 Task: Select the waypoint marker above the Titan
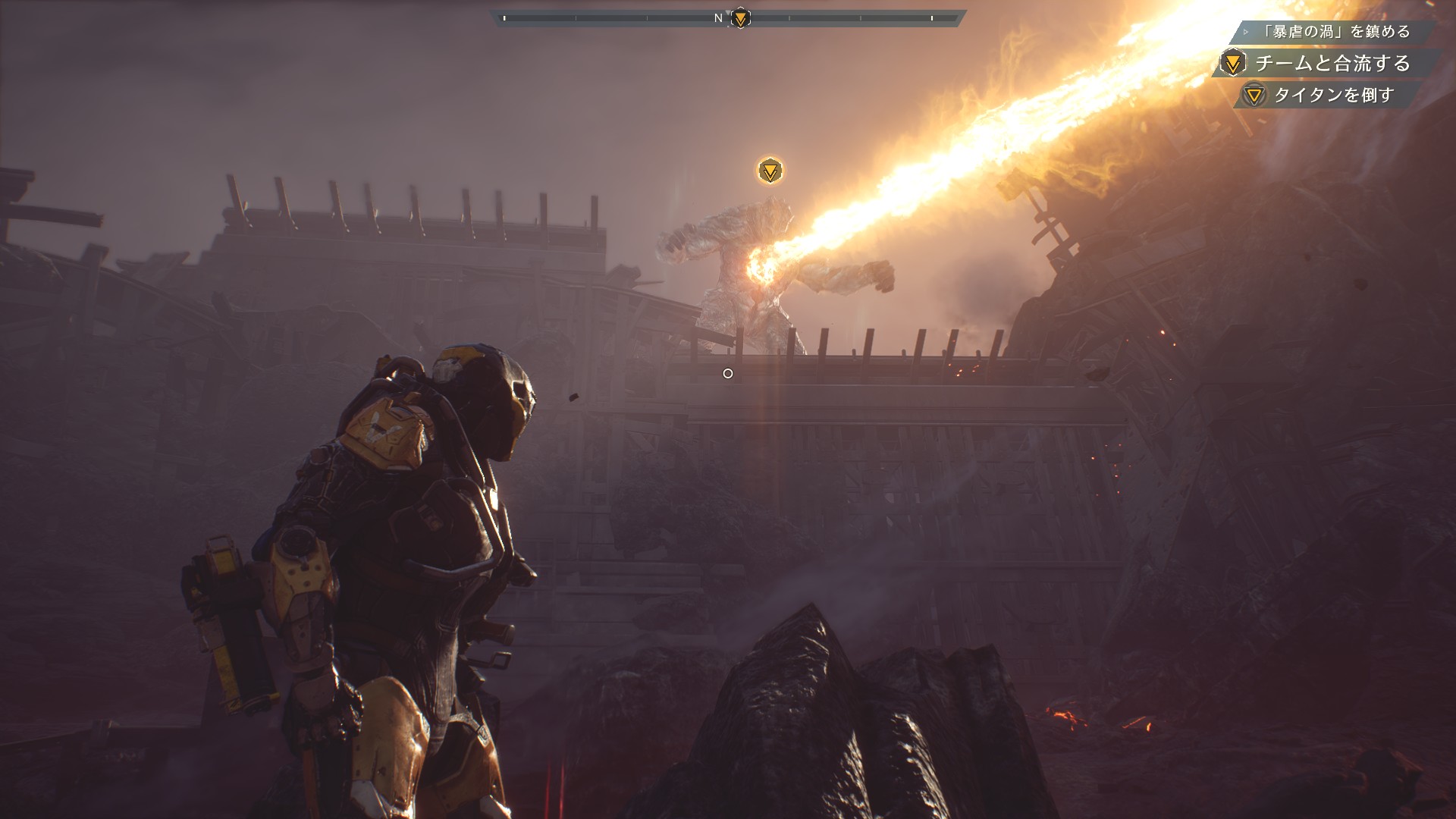point(770,171)
